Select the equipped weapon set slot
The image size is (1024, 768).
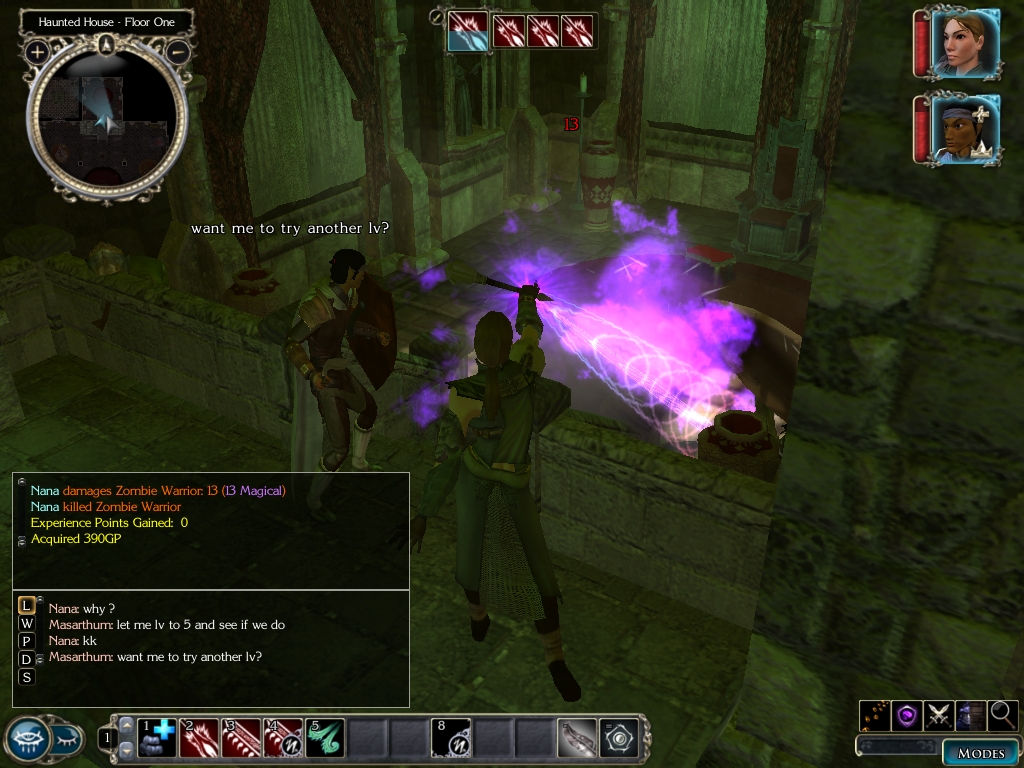[577, 738]
